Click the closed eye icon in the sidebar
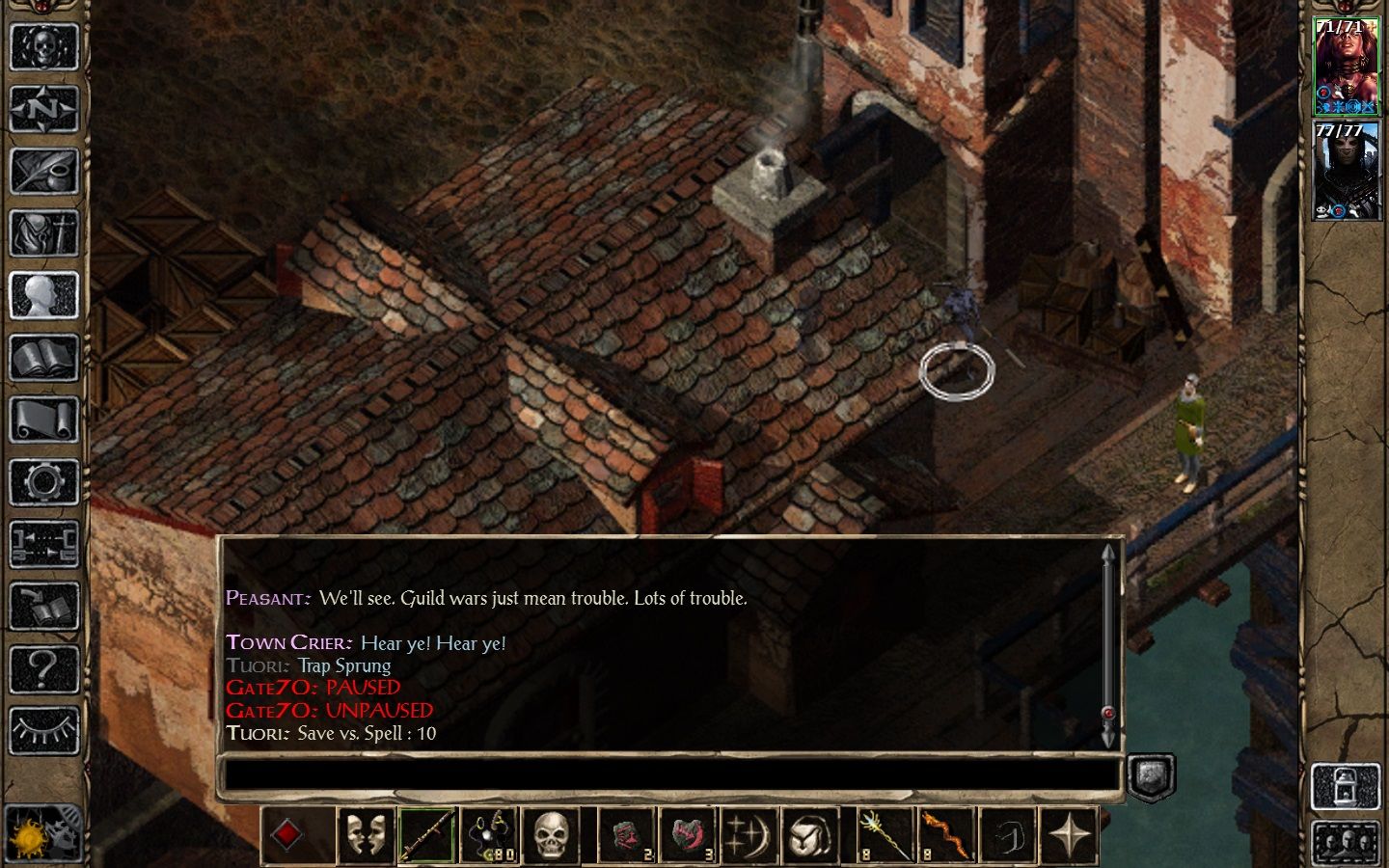 click(x=43, y=730)
